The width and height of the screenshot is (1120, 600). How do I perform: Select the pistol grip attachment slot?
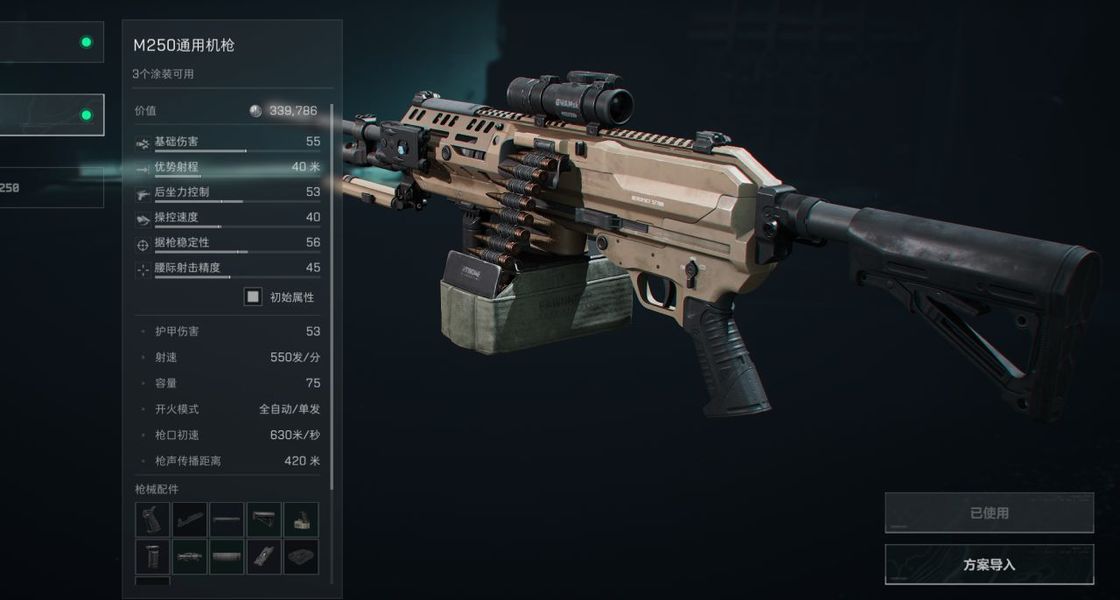coord(152,520)
